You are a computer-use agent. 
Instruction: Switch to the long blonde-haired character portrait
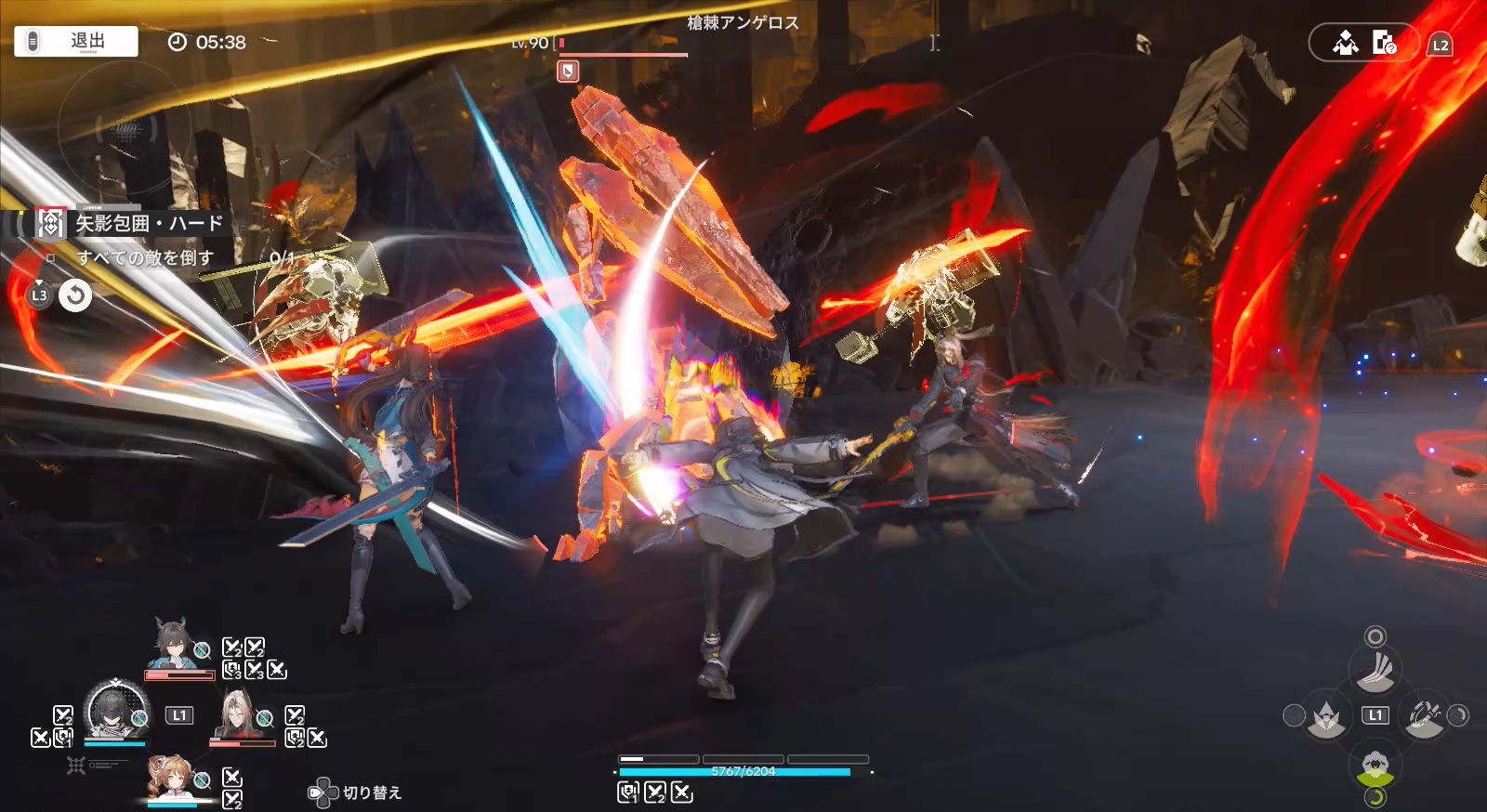pos(238,714)
